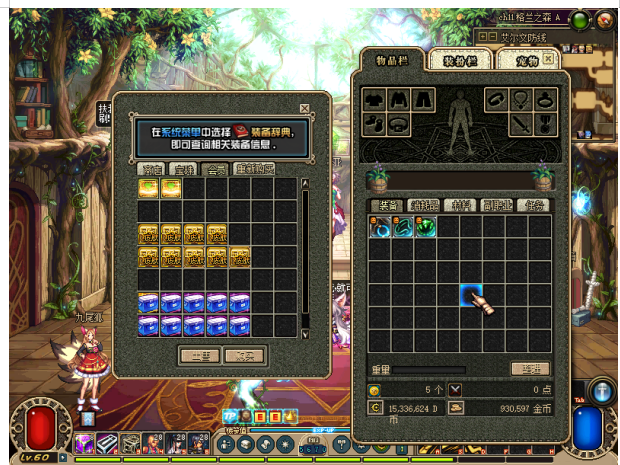Image resolution: width=620 pixels, height=465 pixels.
Task: Show the 装备 equipment category
Action: [x=385, y=206]
